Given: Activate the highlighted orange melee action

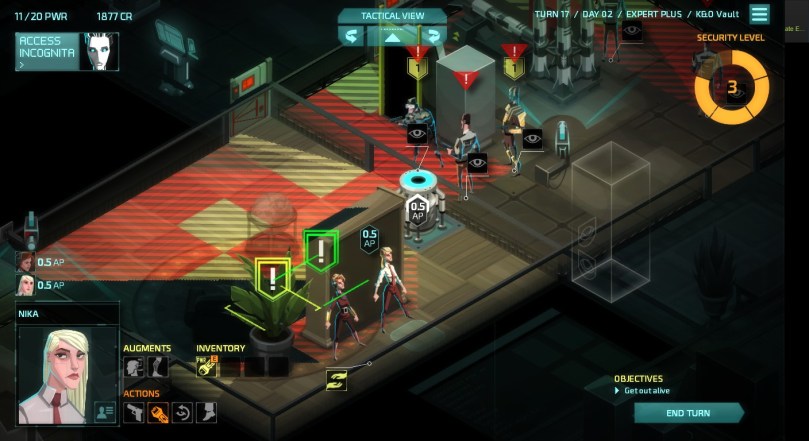Looking at the screenshot, I should [x=158, y=412].
